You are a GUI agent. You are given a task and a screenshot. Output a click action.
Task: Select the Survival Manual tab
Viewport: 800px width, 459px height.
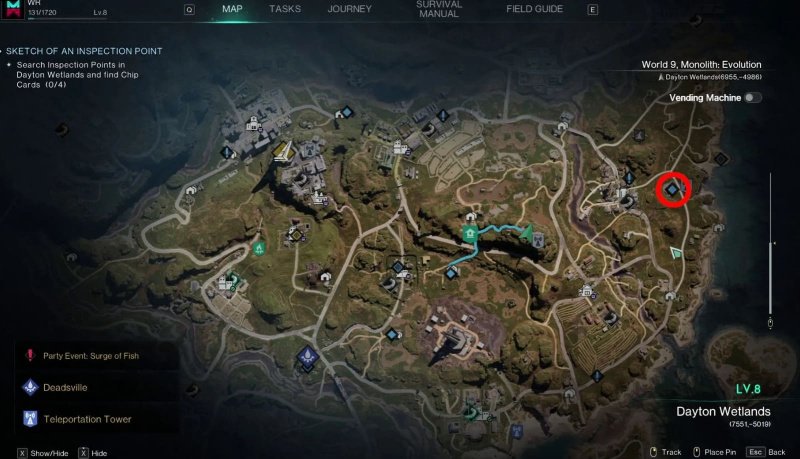tap(437, 10)
